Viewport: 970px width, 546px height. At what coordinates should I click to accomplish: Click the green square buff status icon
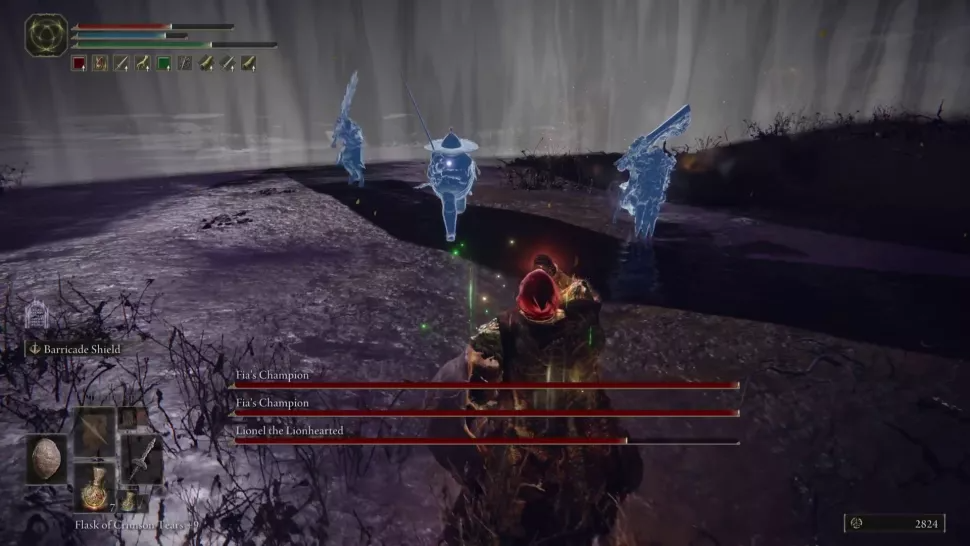[163, 63]
